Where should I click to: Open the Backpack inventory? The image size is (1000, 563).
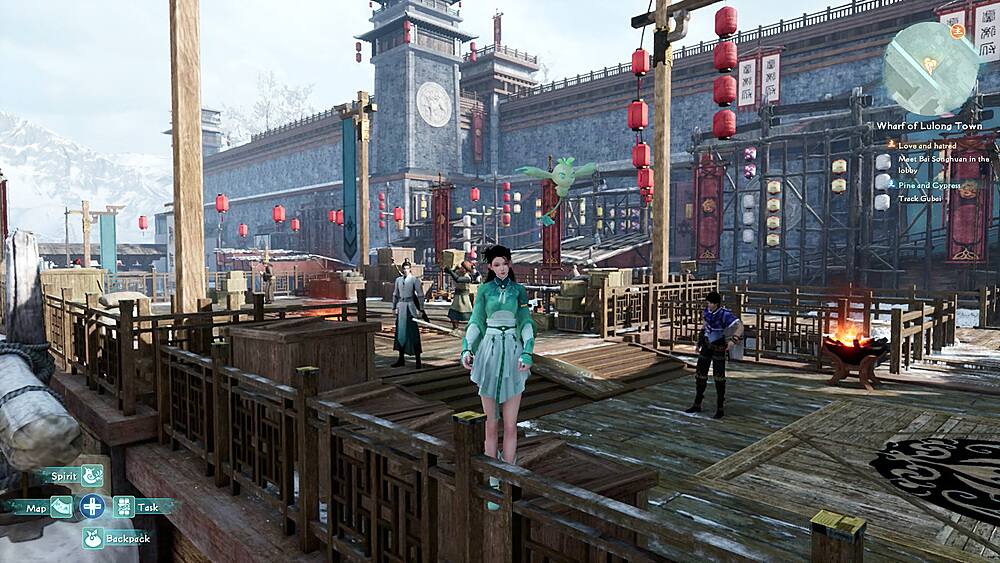[x=93, y=538]
